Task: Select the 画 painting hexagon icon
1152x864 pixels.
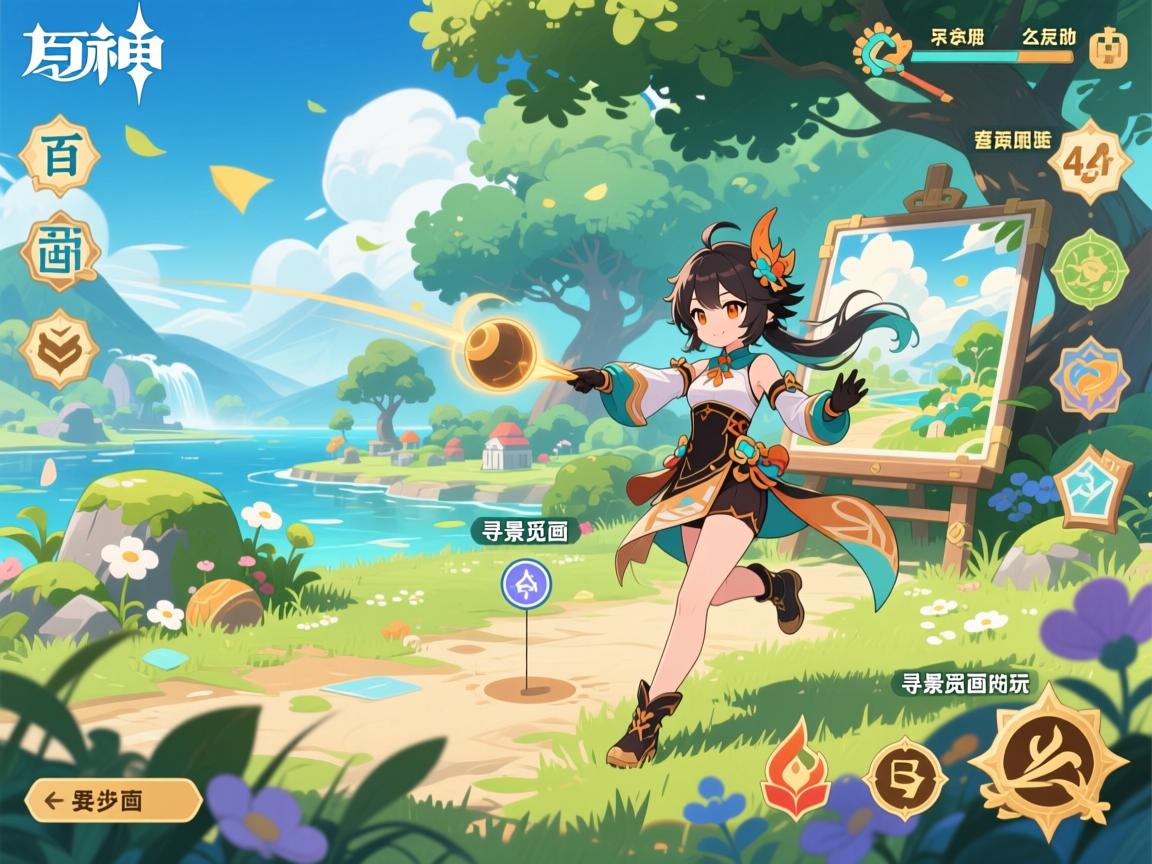Action: (60, 251)
